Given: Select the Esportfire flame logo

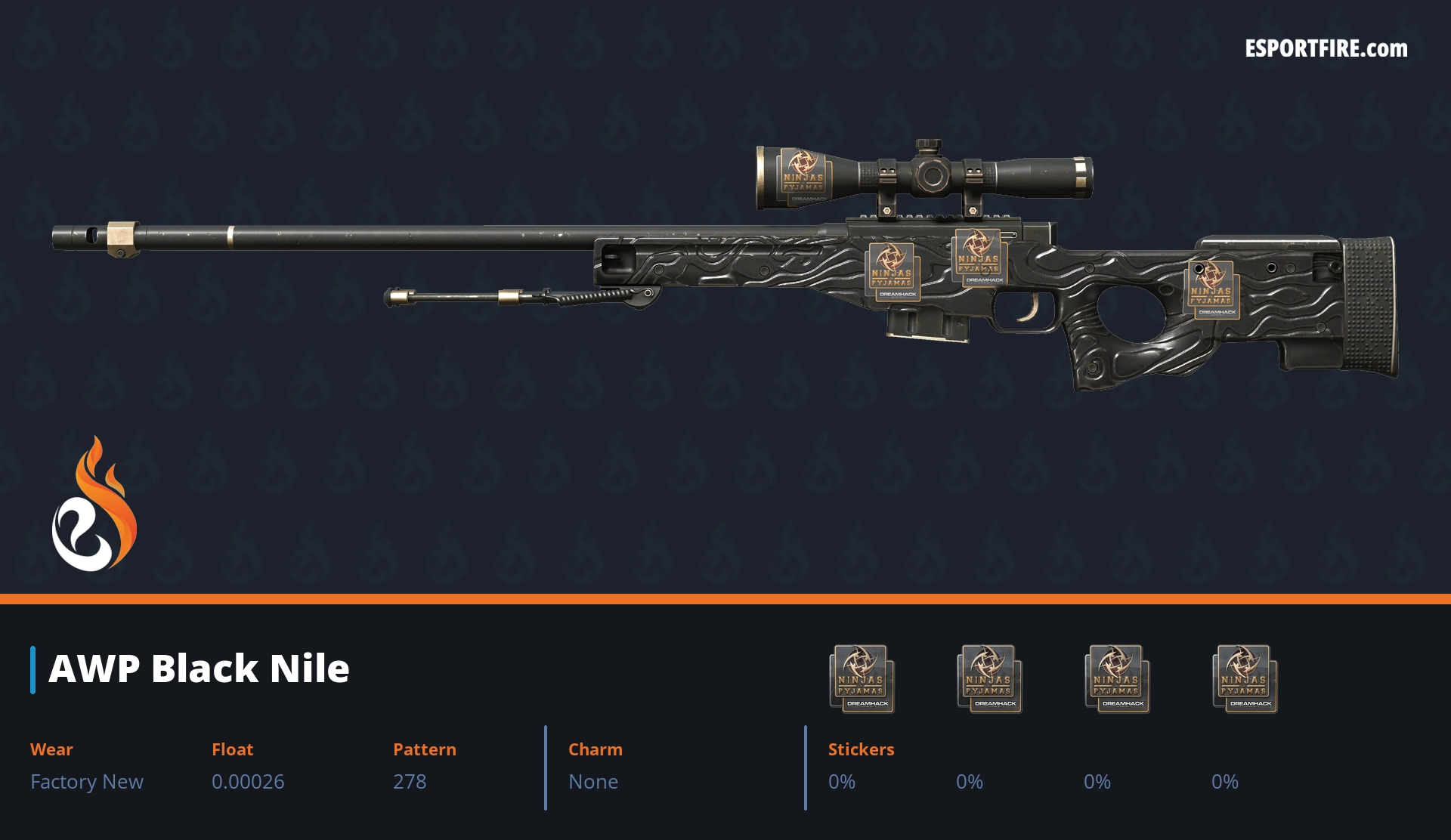Looking at the screenshot, I should coord(94,505).
